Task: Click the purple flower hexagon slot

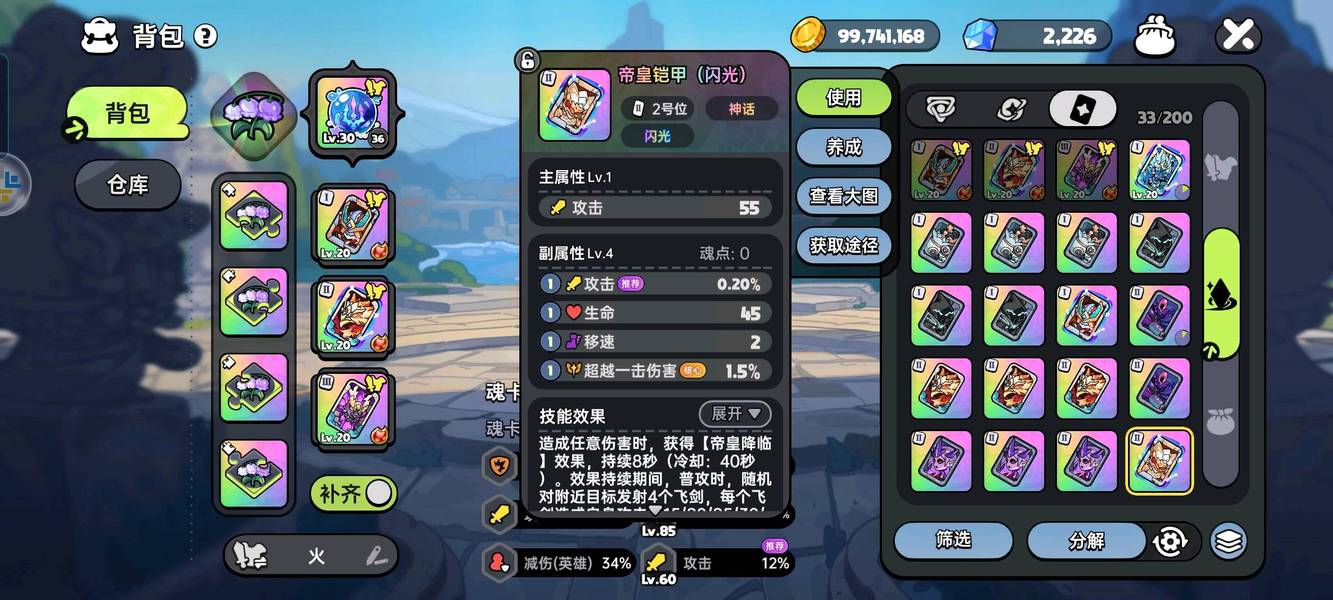Action: pyautogui.click(x=255, y=113)
